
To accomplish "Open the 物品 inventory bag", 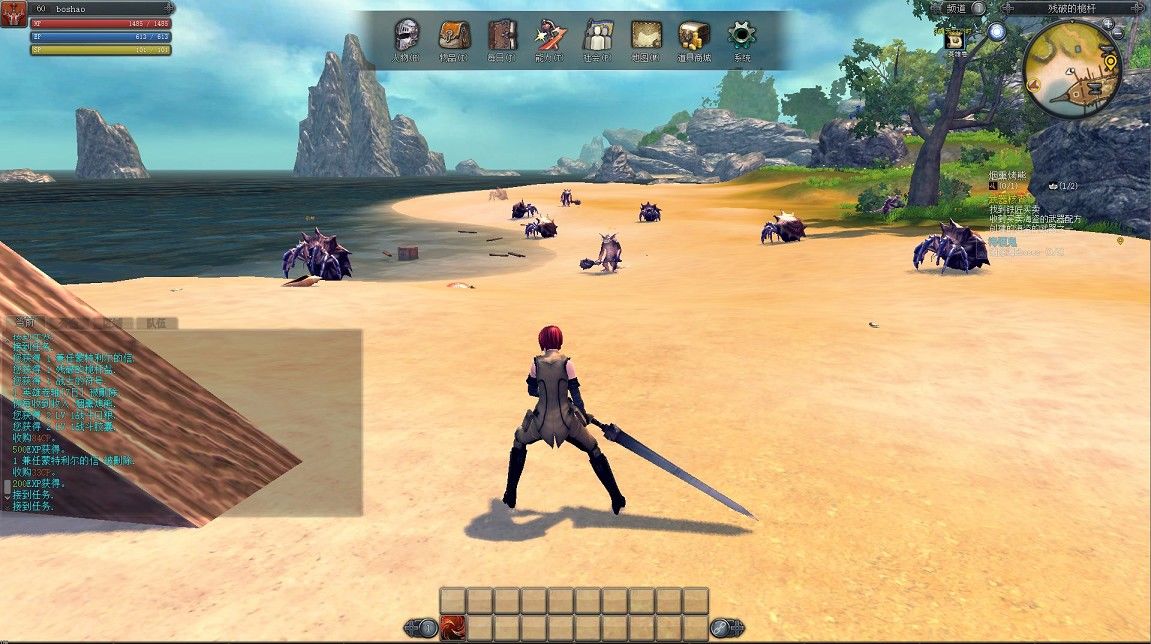I will pyautogui.click(x=454, y=36).
